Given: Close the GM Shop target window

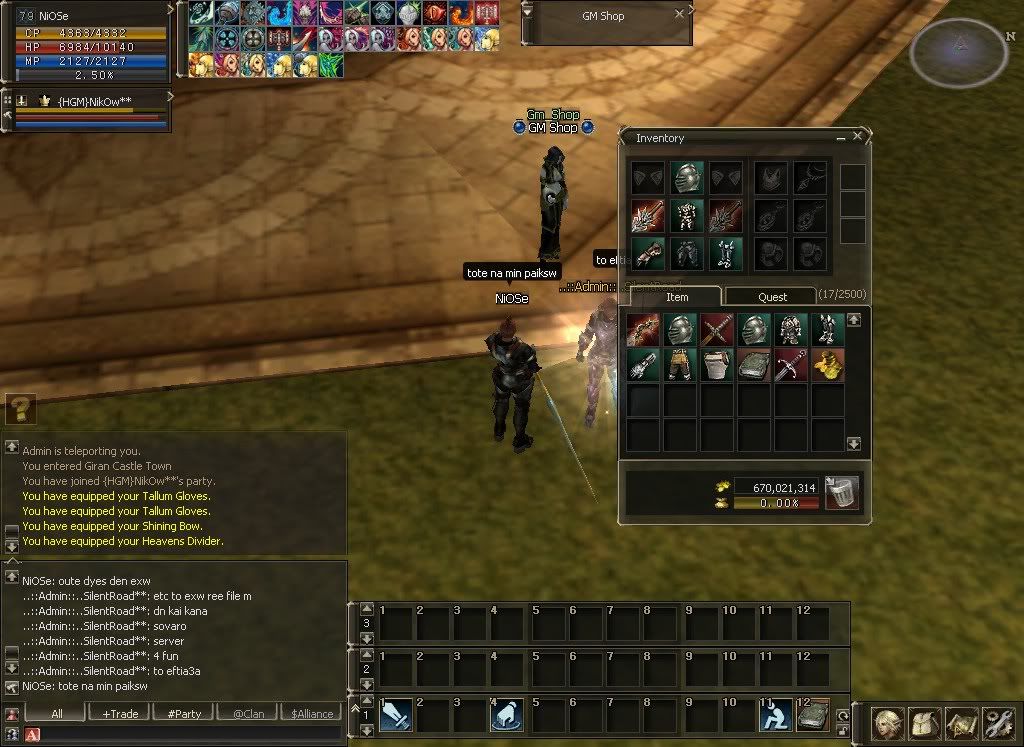Looking at the screenshot, I should (680, 15).
